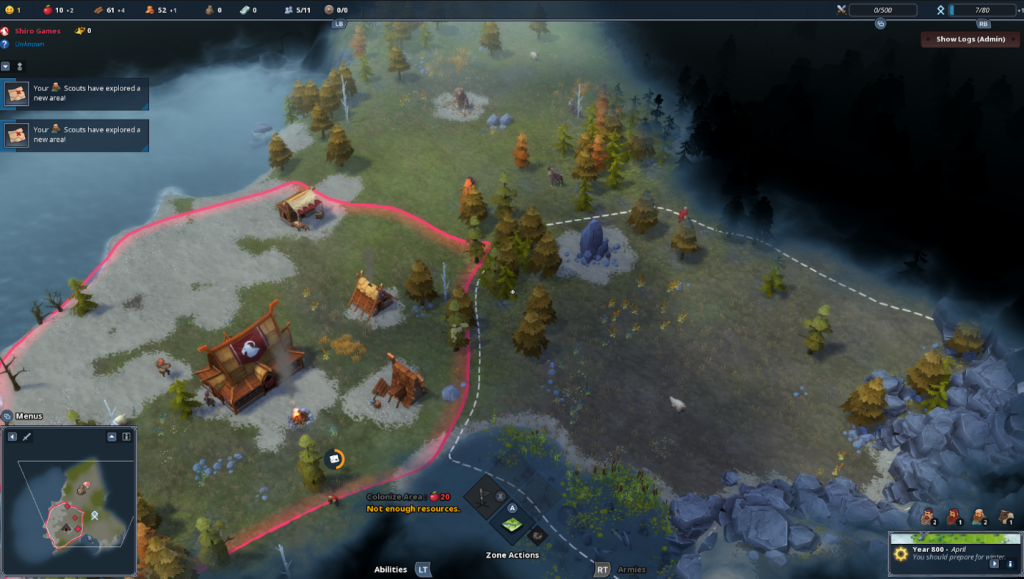
Task: Click the calendar play button
Action: point(995,564)
